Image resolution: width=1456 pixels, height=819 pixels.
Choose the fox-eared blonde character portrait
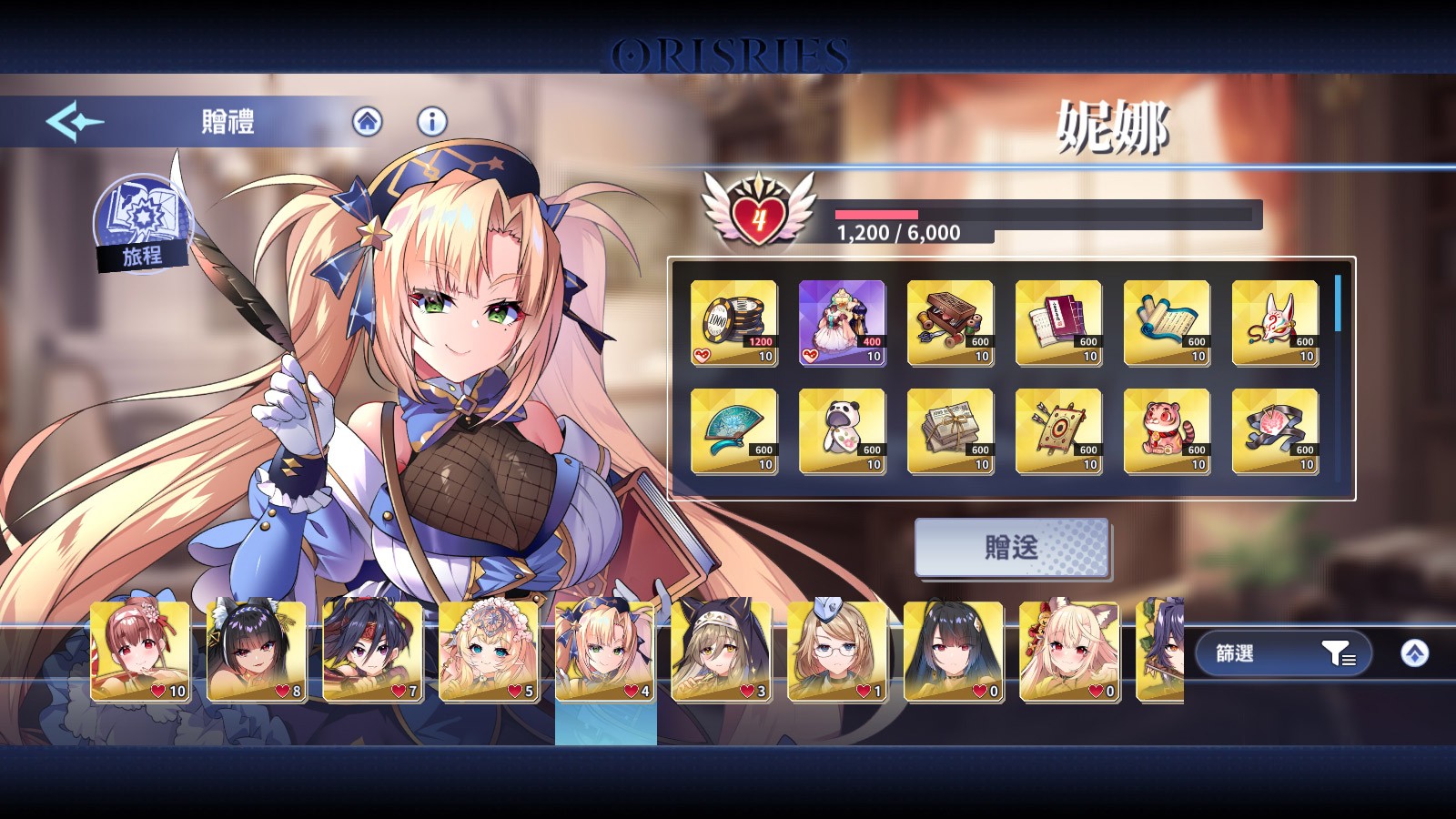coord(1069,651)
